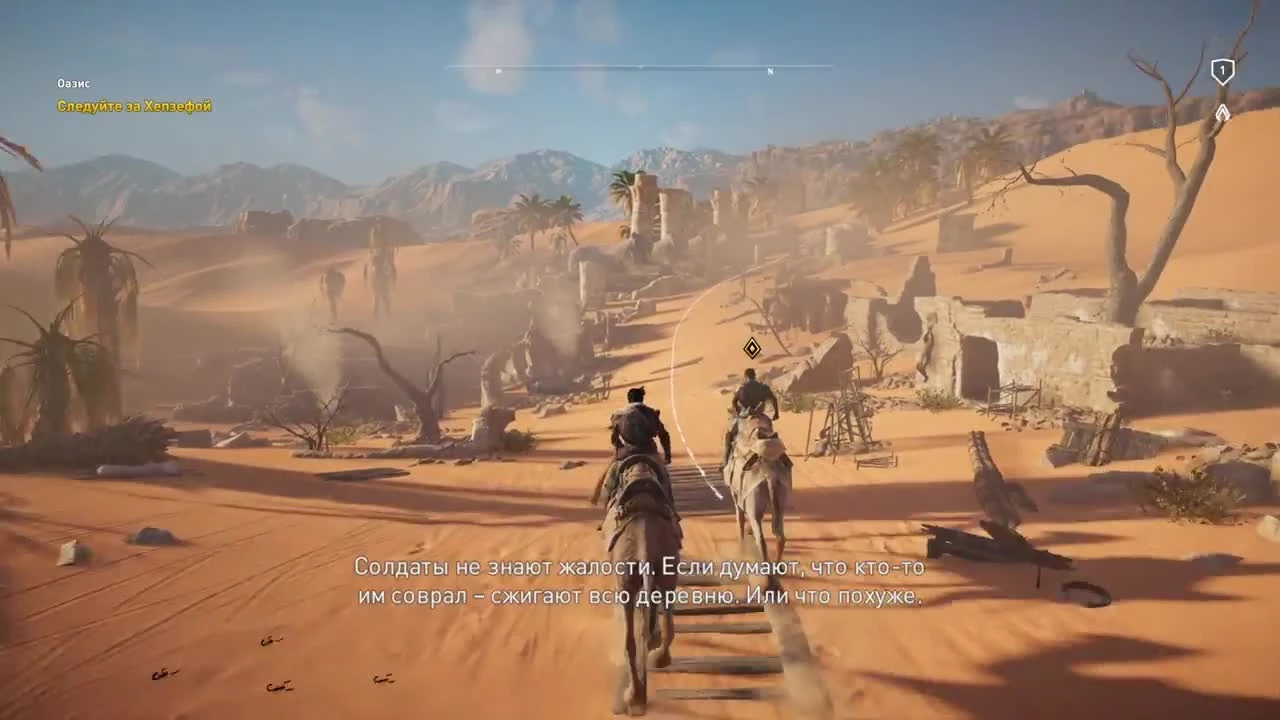Click the diamond quest waypoint marker
Screen dimensions: 1280x720
pos(752,348)
